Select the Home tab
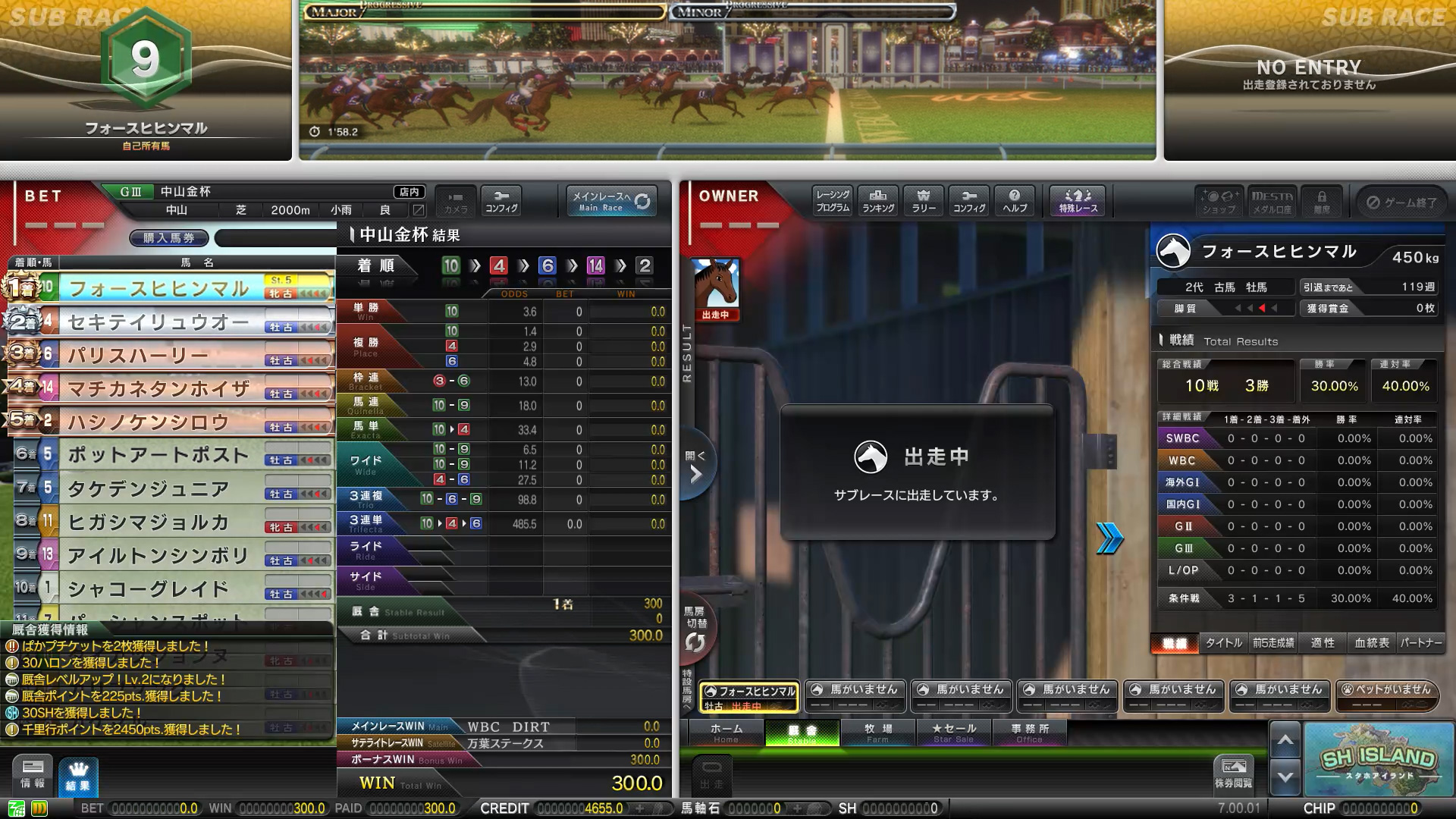This screenshot has width=1456, height=819. pos(726,733)
